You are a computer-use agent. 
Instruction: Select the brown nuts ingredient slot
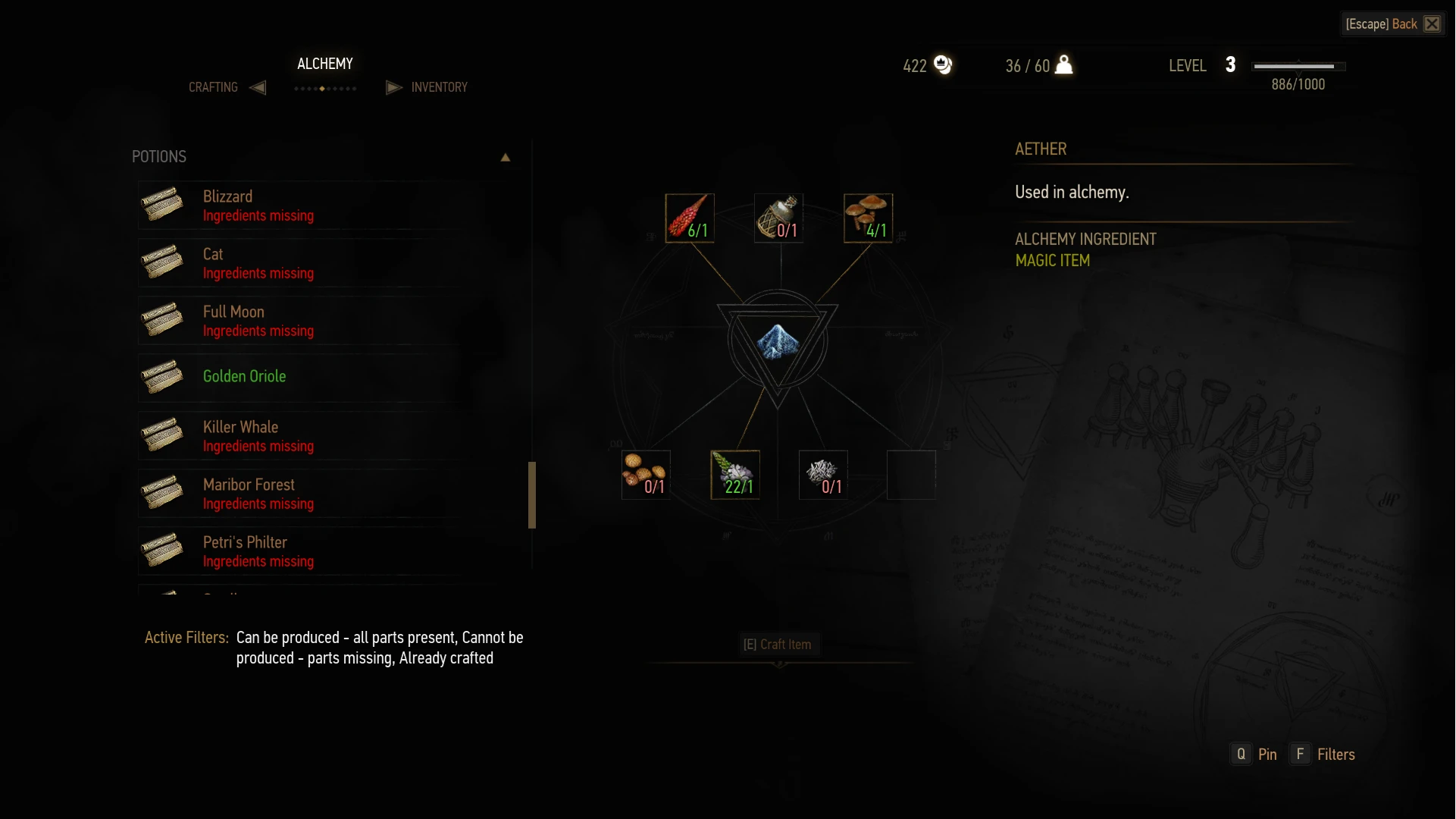point(646,475)
